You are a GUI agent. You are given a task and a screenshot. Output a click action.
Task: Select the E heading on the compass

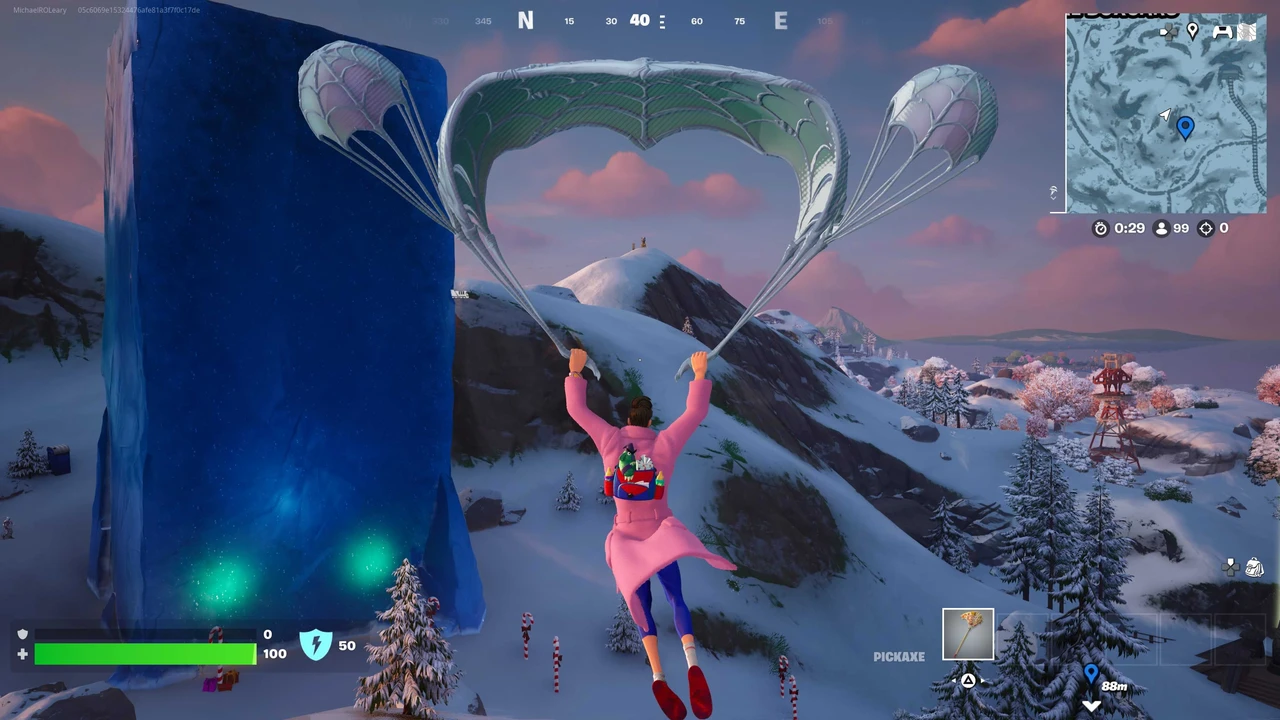point(781,20)
